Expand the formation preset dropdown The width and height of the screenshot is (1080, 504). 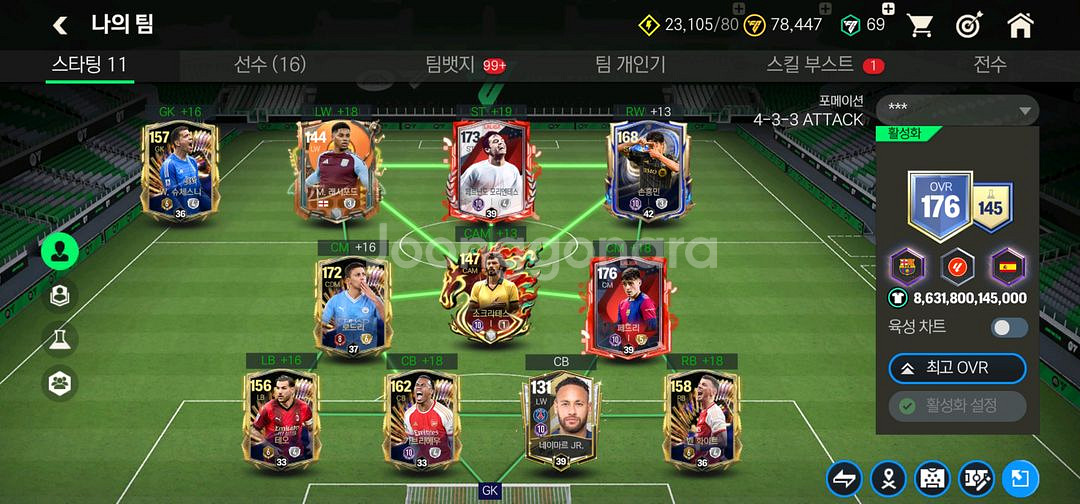957,109
